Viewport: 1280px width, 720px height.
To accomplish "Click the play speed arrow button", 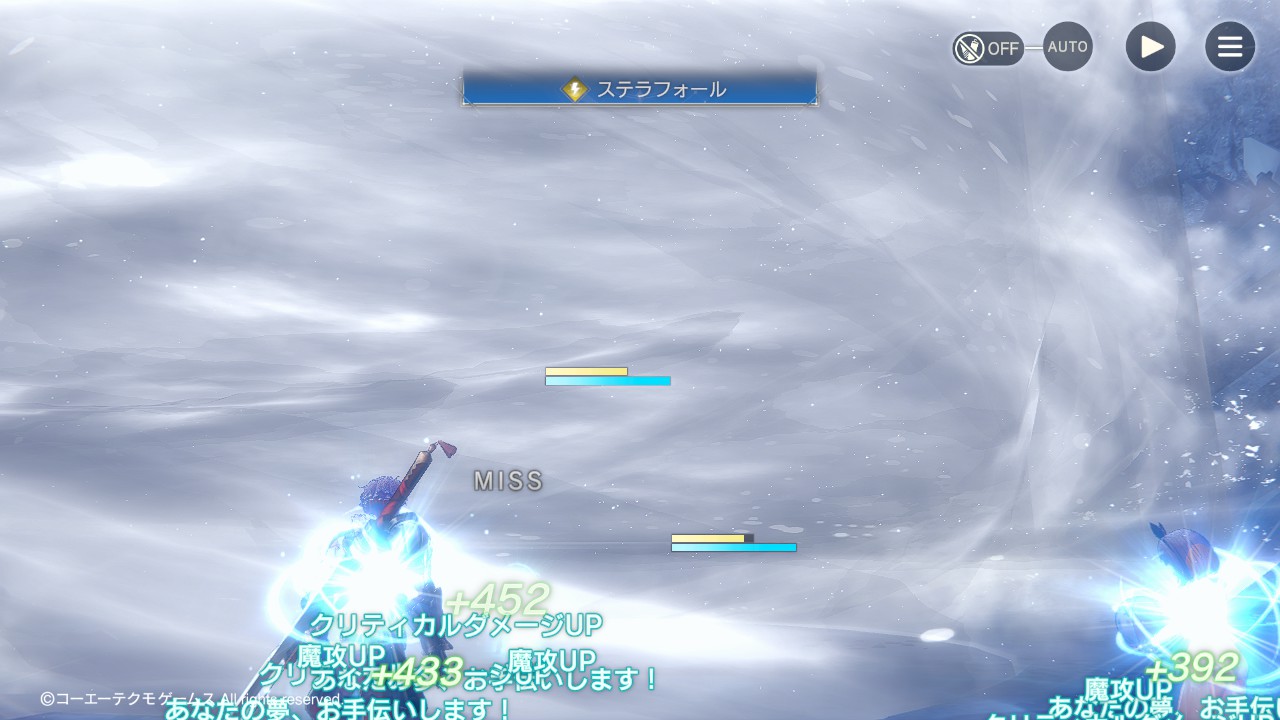I will coord(1150,47).
